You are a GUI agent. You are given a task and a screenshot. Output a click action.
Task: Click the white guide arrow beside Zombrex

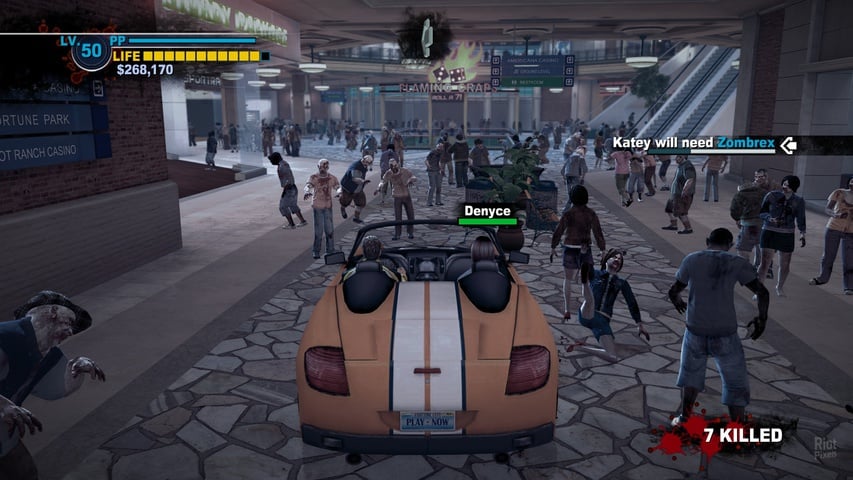789,145
